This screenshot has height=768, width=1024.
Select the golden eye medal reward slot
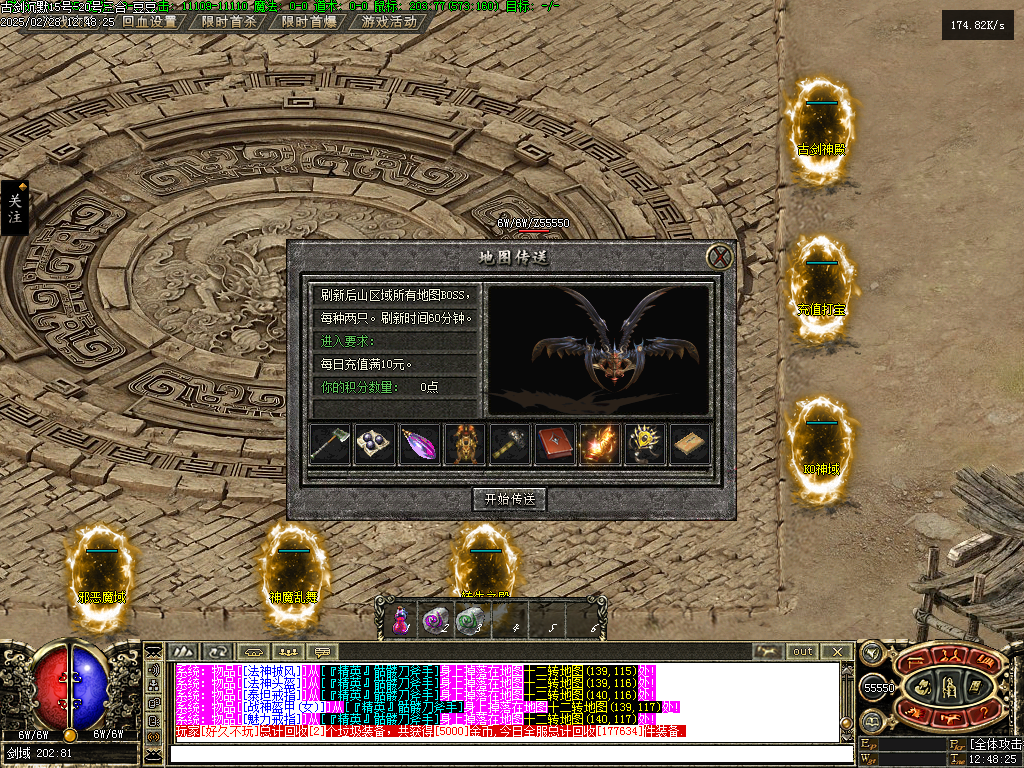click(x=645, y=445)
